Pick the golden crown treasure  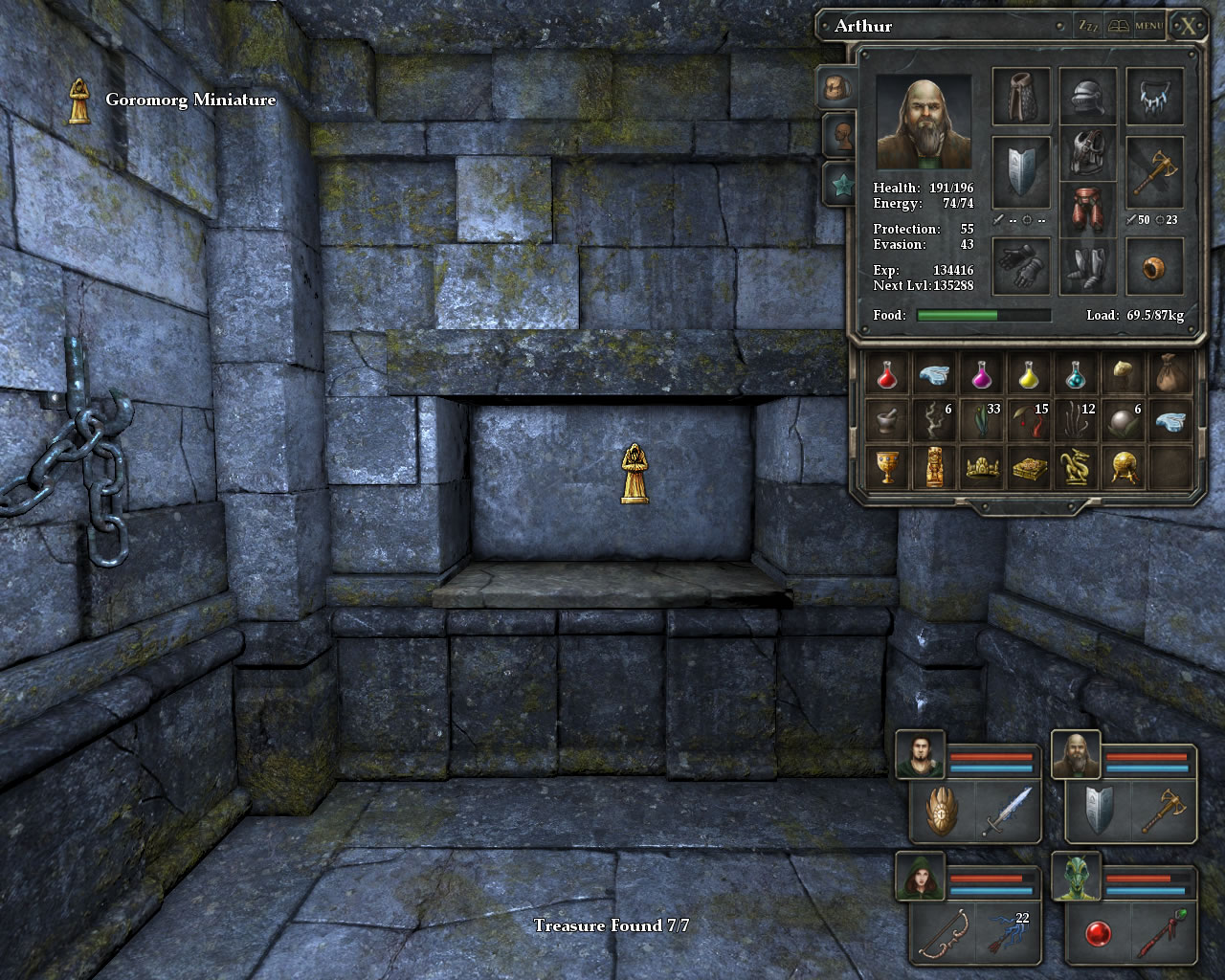[981, 467]
